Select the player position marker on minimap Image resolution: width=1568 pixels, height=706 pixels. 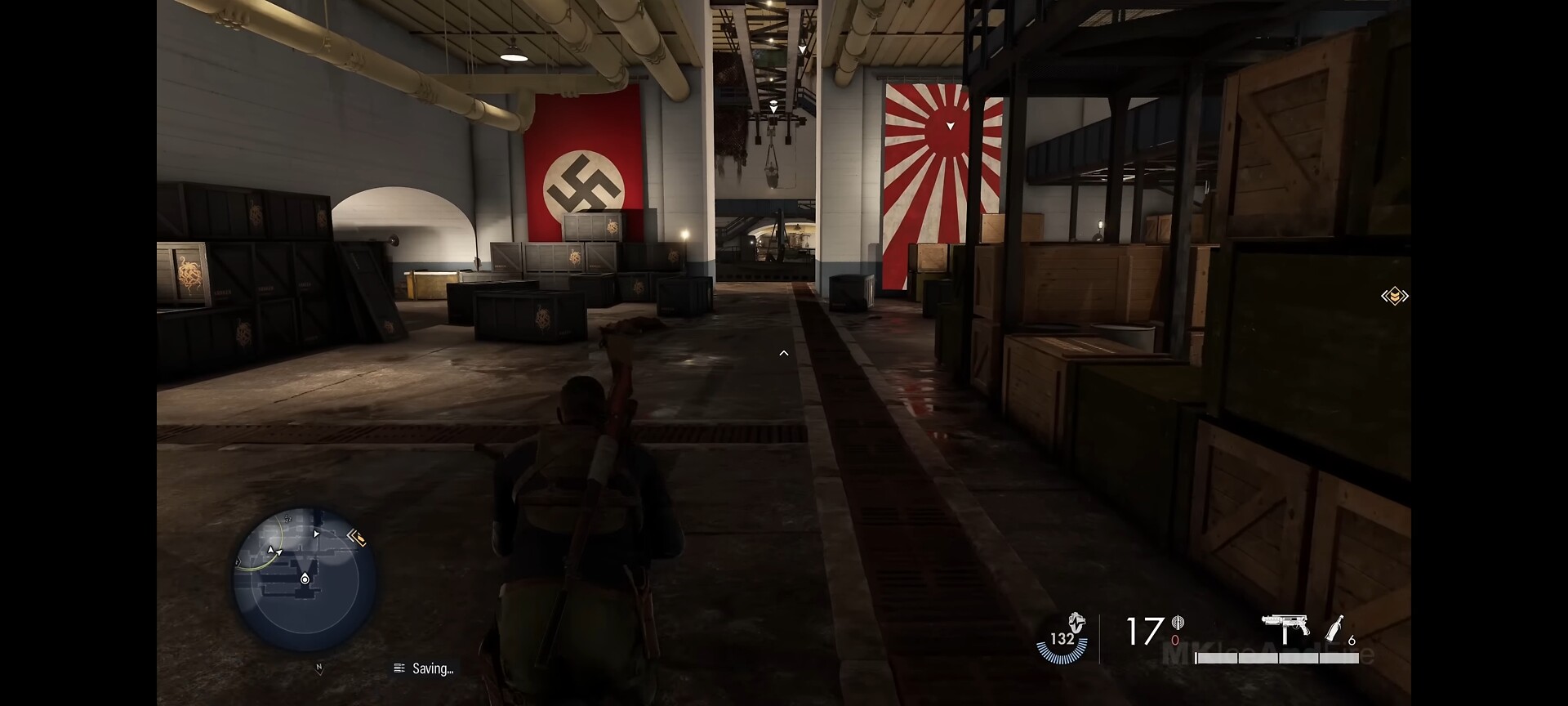[305, 579]
